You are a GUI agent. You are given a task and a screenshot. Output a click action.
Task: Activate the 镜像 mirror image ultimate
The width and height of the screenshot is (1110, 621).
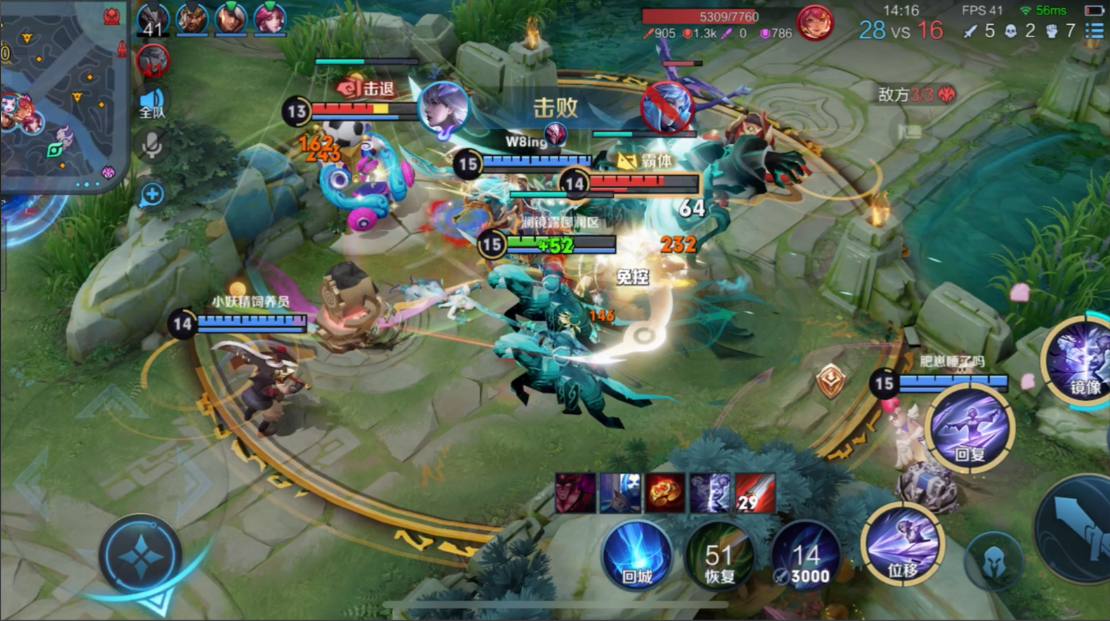1080,358
